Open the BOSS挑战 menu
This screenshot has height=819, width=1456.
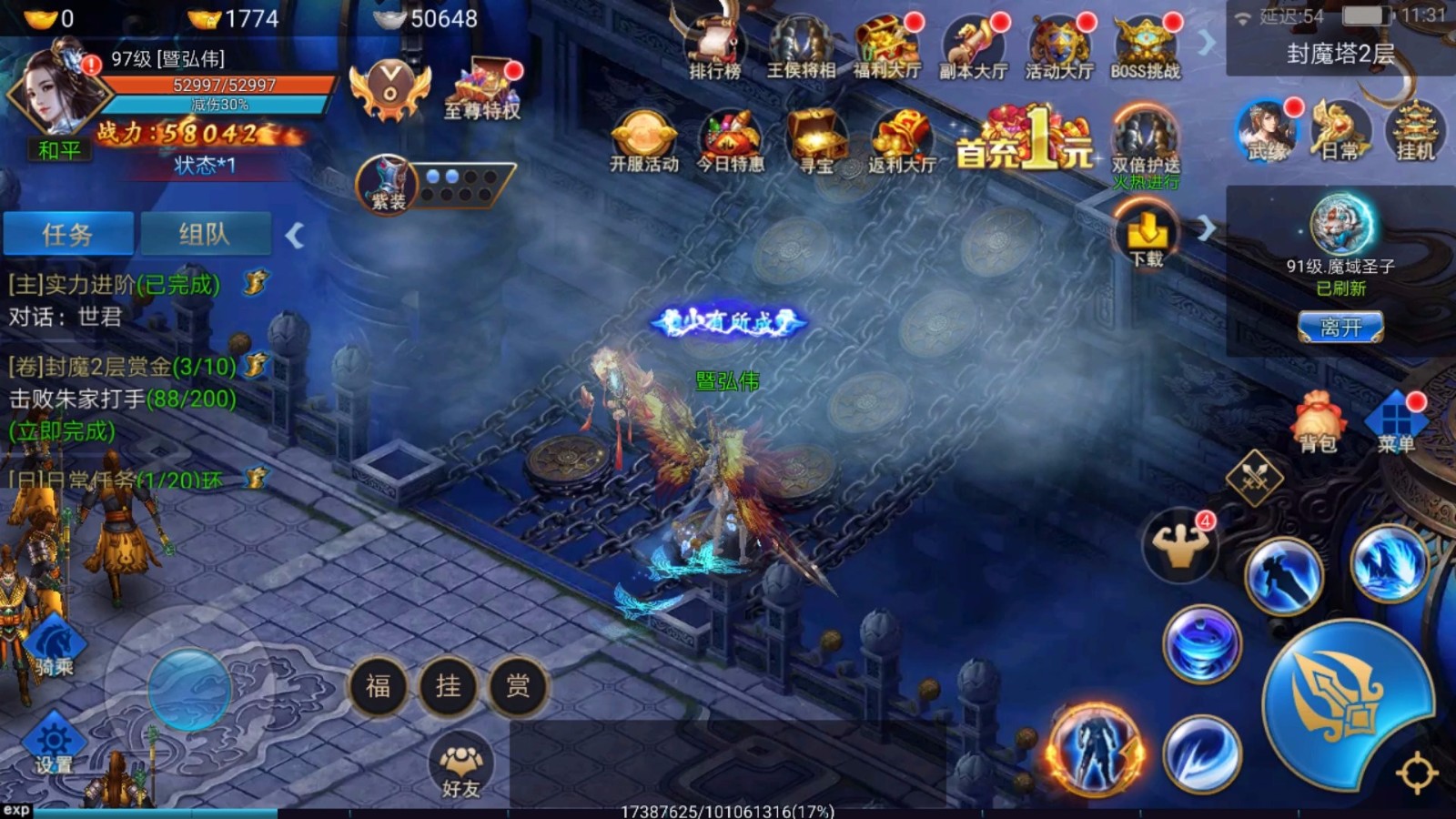pyautogui.click(x=1146, y=45)
